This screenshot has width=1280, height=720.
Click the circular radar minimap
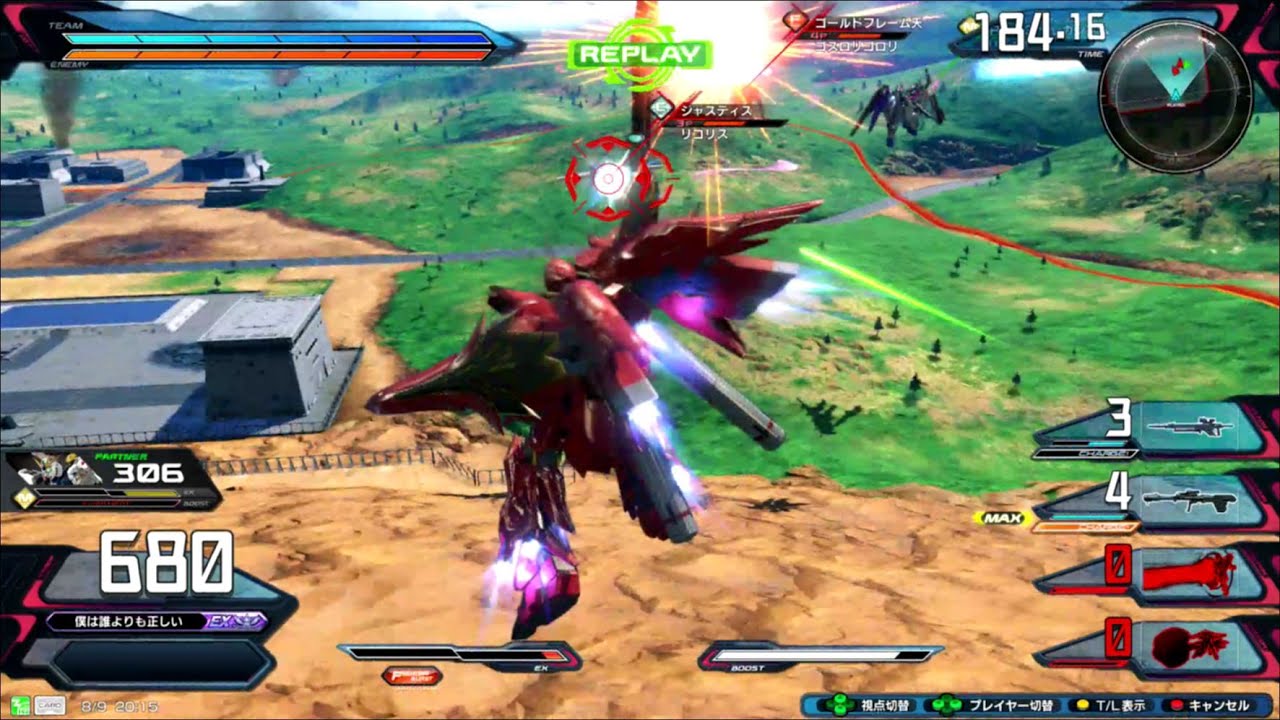1174,95
